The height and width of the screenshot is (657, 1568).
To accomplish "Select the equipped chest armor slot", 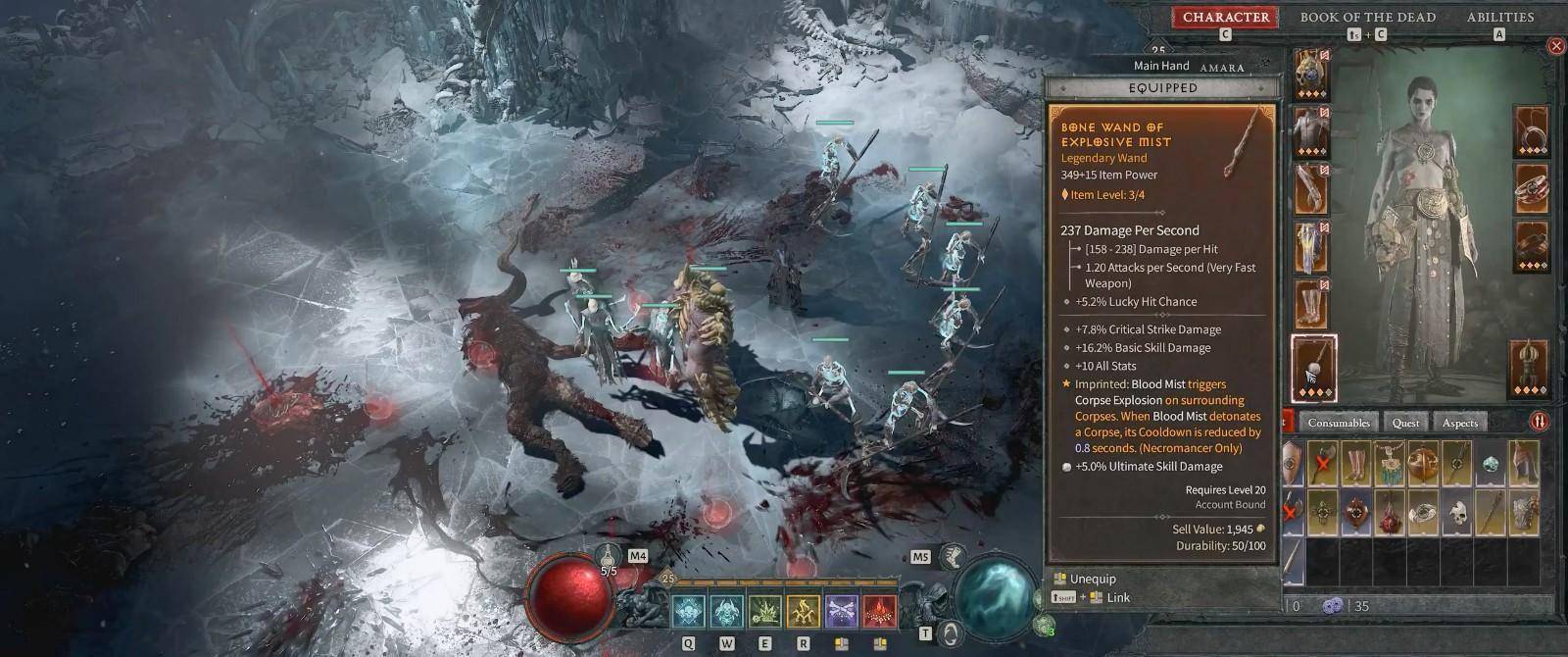I will (x=1312, y=132).
